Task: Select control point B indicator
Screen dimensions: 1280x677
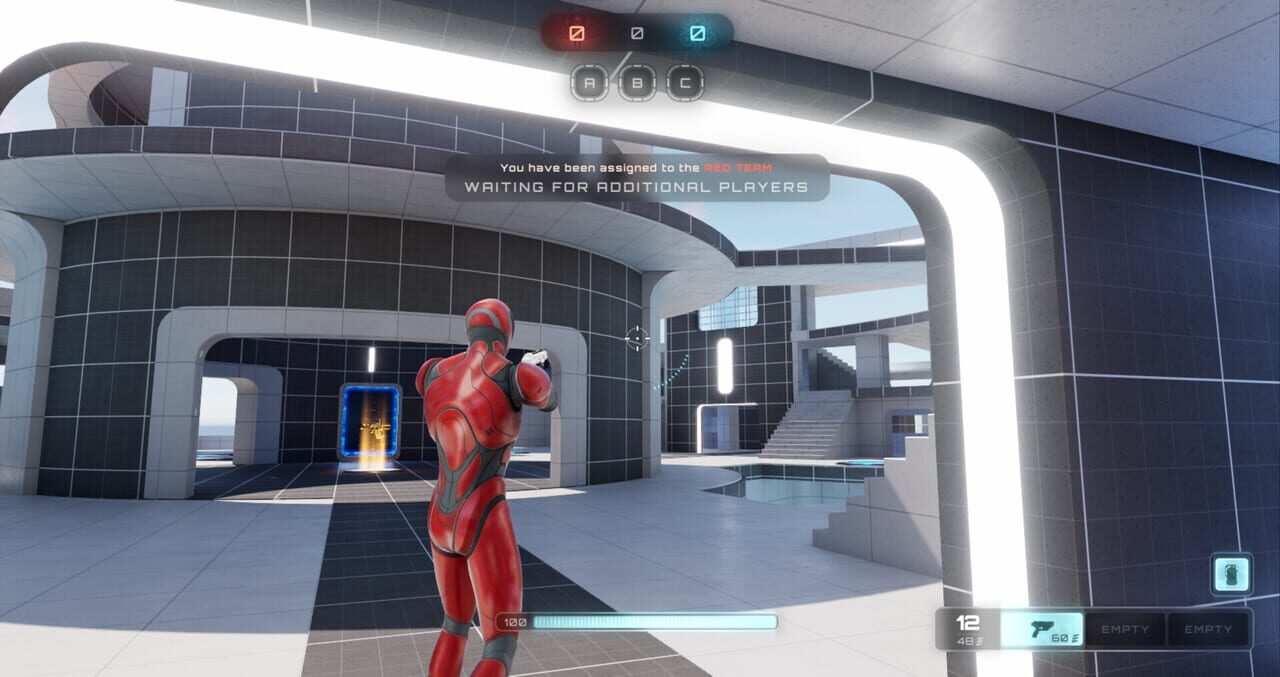Action: click(637, 83)
